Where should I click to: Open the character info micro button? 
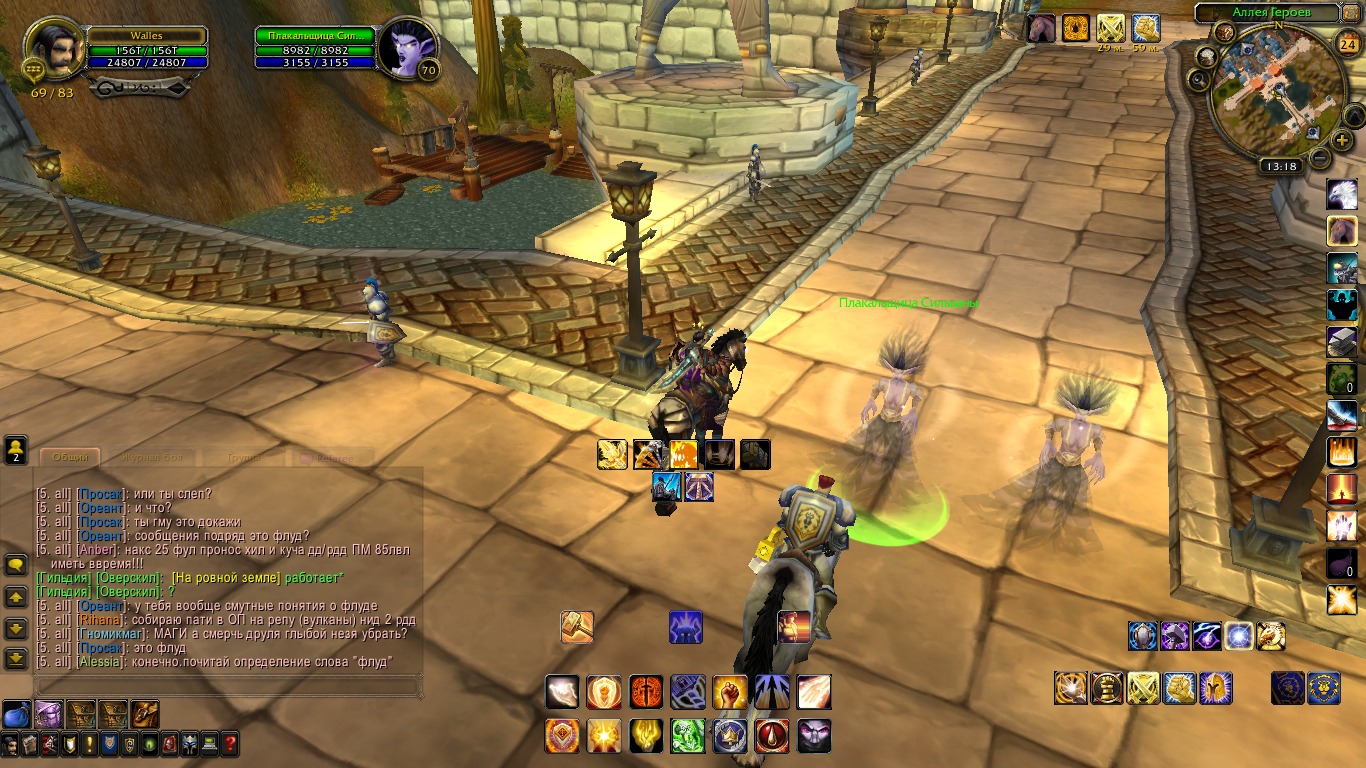(9, 743)
